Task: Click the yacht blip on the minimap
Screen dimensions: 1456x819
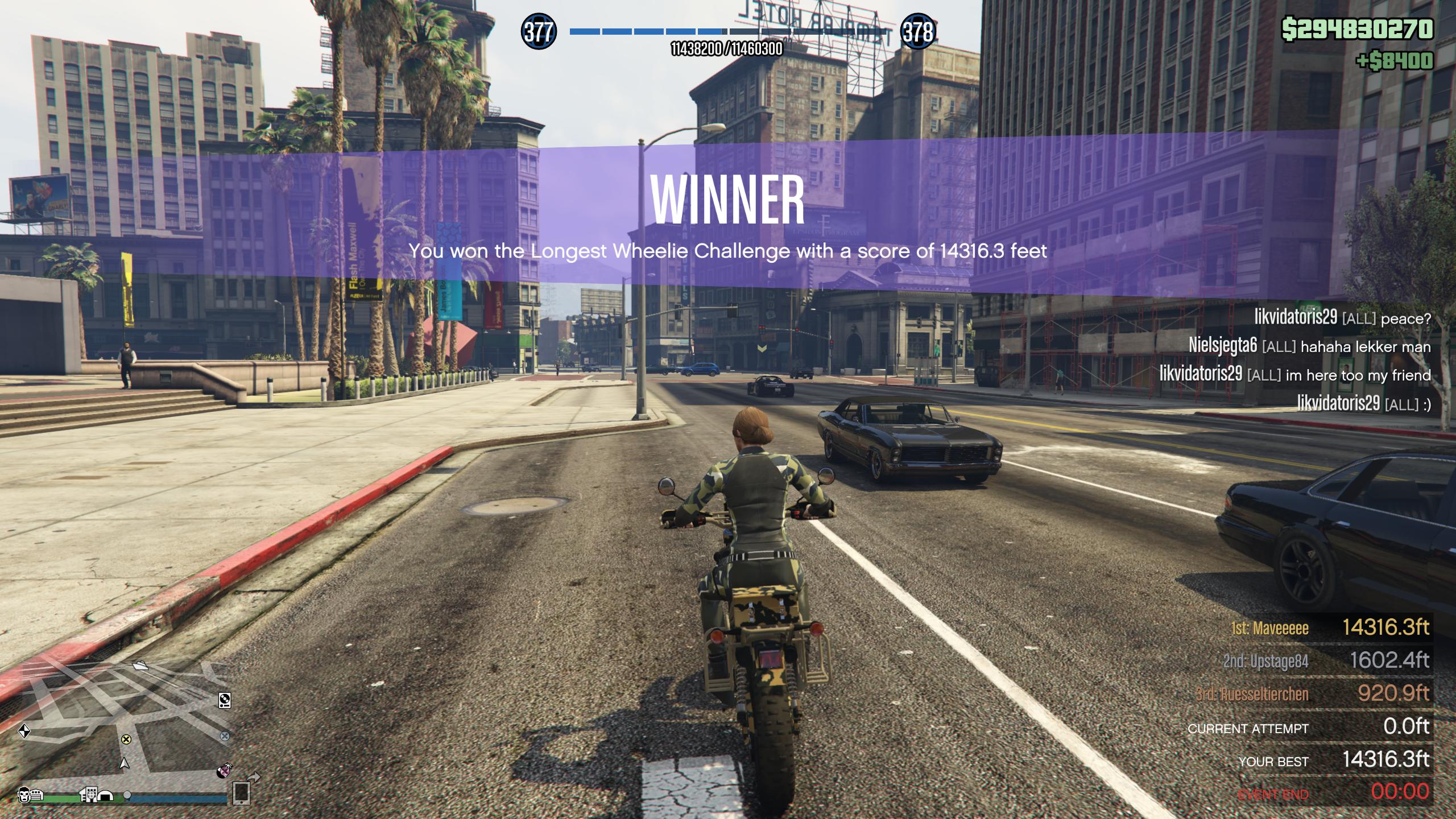Action: tap(140, 664)
